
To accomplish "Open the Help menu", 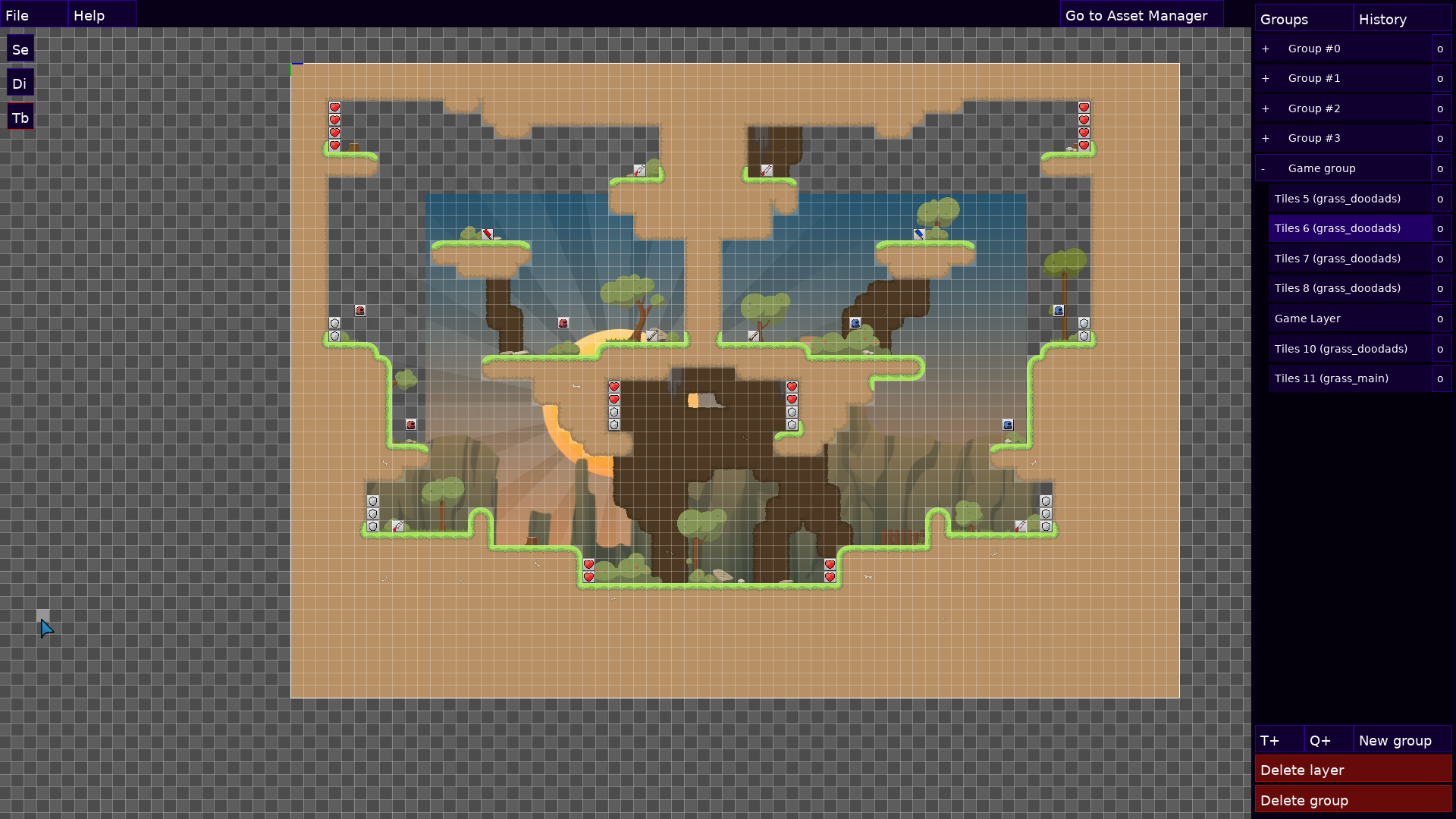I will (x=89, y=15).
